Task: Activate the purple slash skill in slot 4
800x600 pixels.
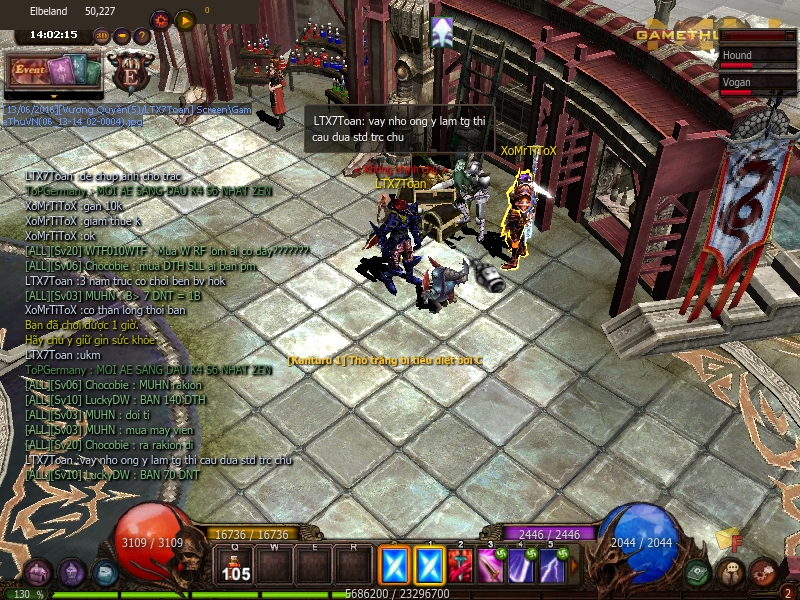Action: pyautogui.click(x=521, y=568)
